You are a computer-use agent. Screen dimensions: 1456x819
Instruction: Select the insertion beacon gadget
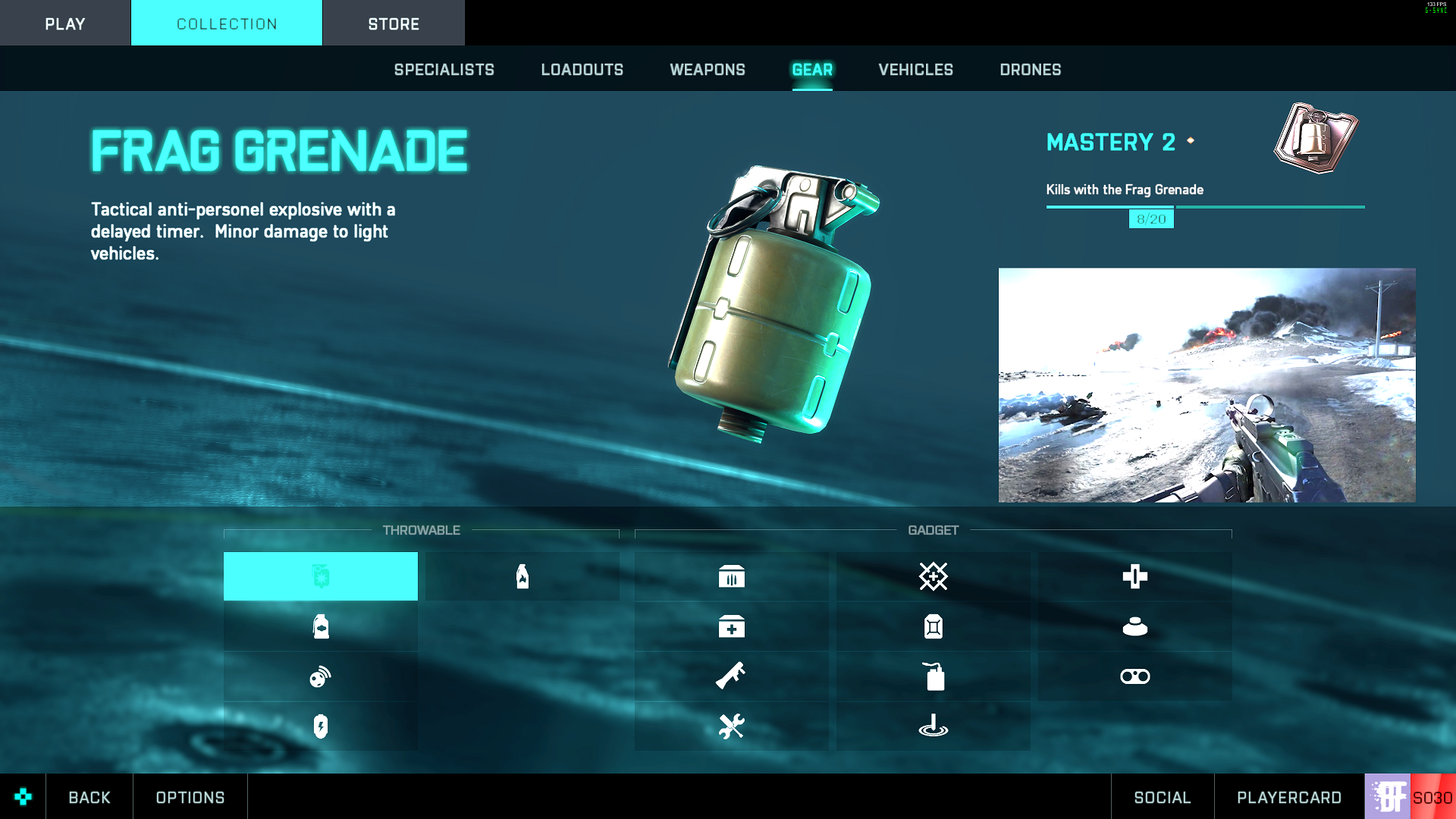pyautogui.click(x=933, y=726)
